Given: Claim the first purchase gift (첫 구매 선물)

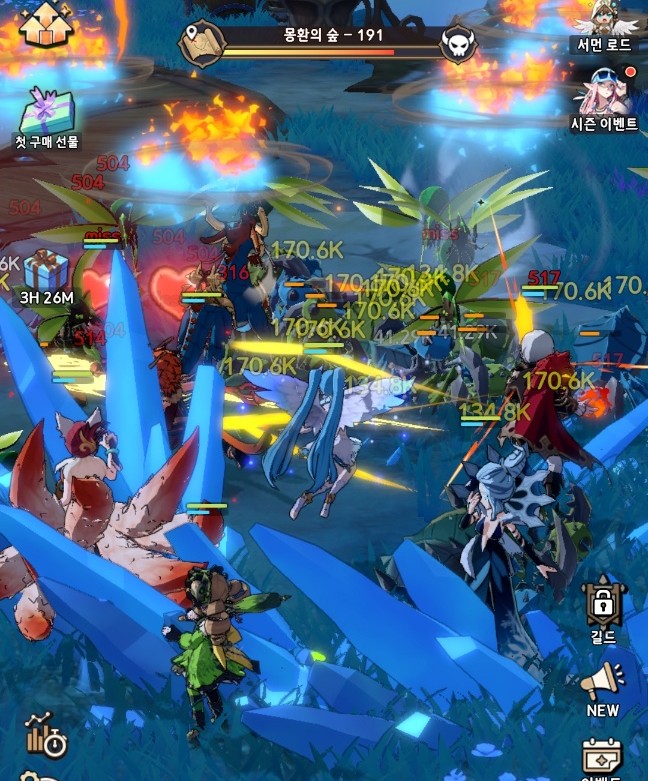Looking at the screenshot, I should pos(46,112).
